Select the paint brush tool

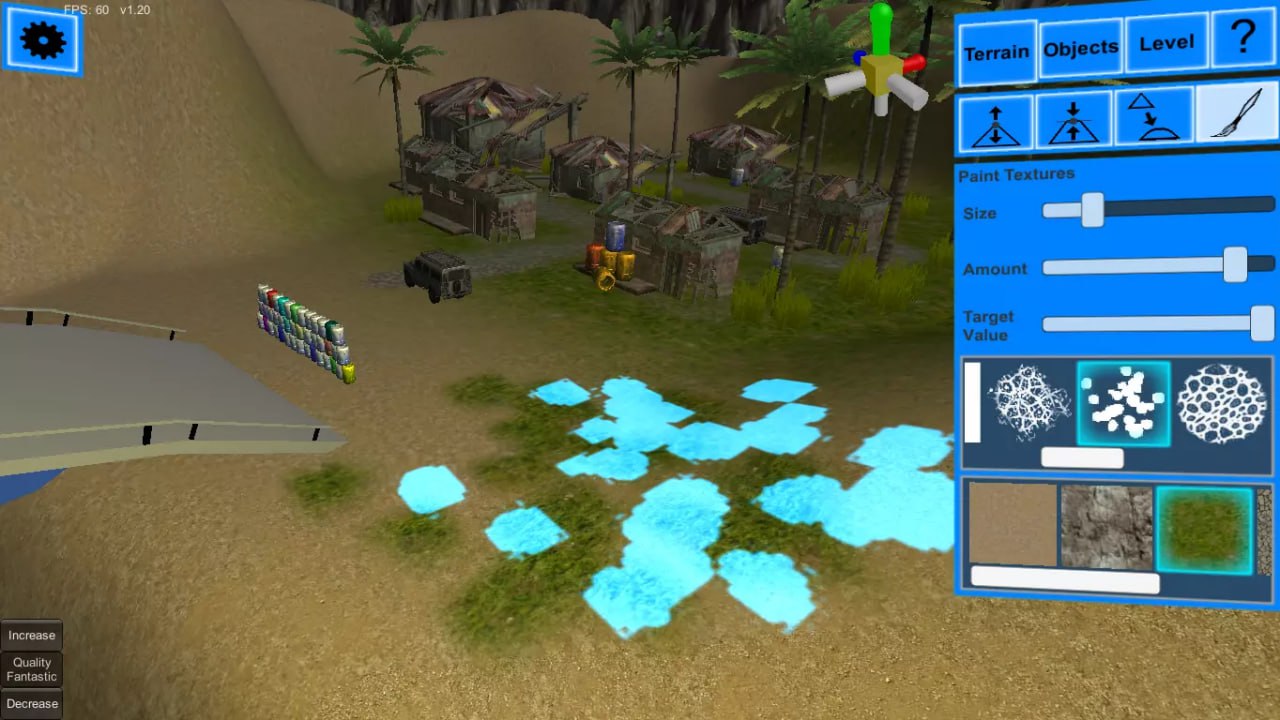click(x=1233, y=114)
